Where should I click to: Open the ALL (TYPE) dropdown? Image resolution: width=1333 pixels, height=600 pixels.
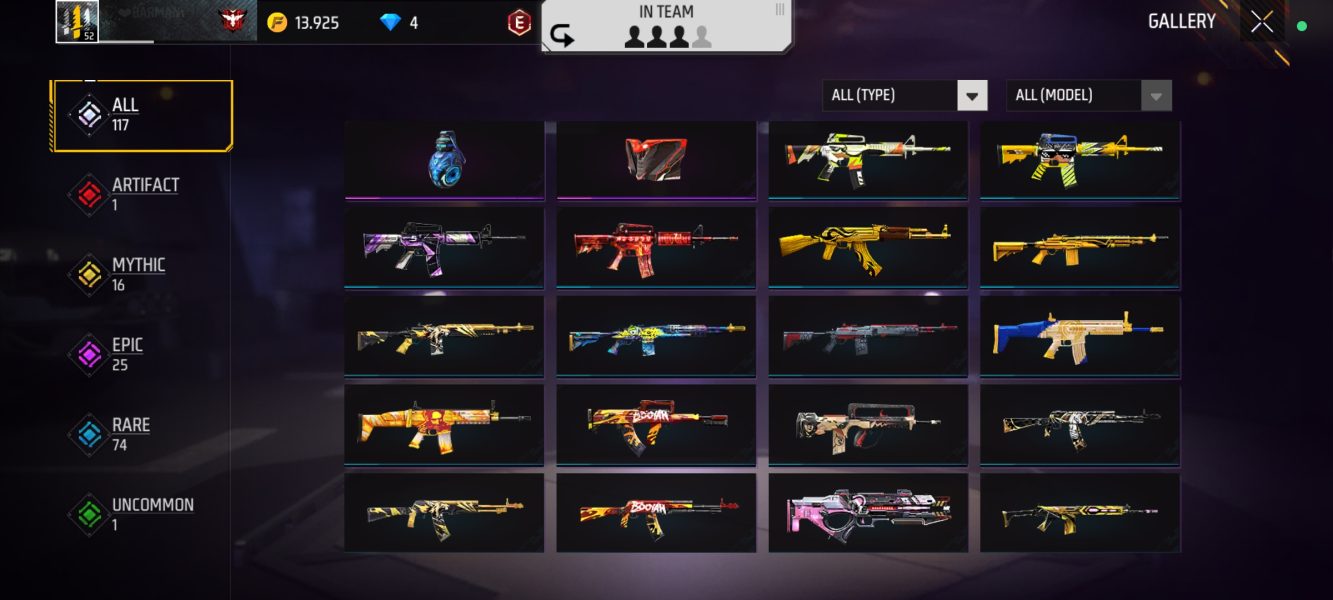(x=904, y=96)
